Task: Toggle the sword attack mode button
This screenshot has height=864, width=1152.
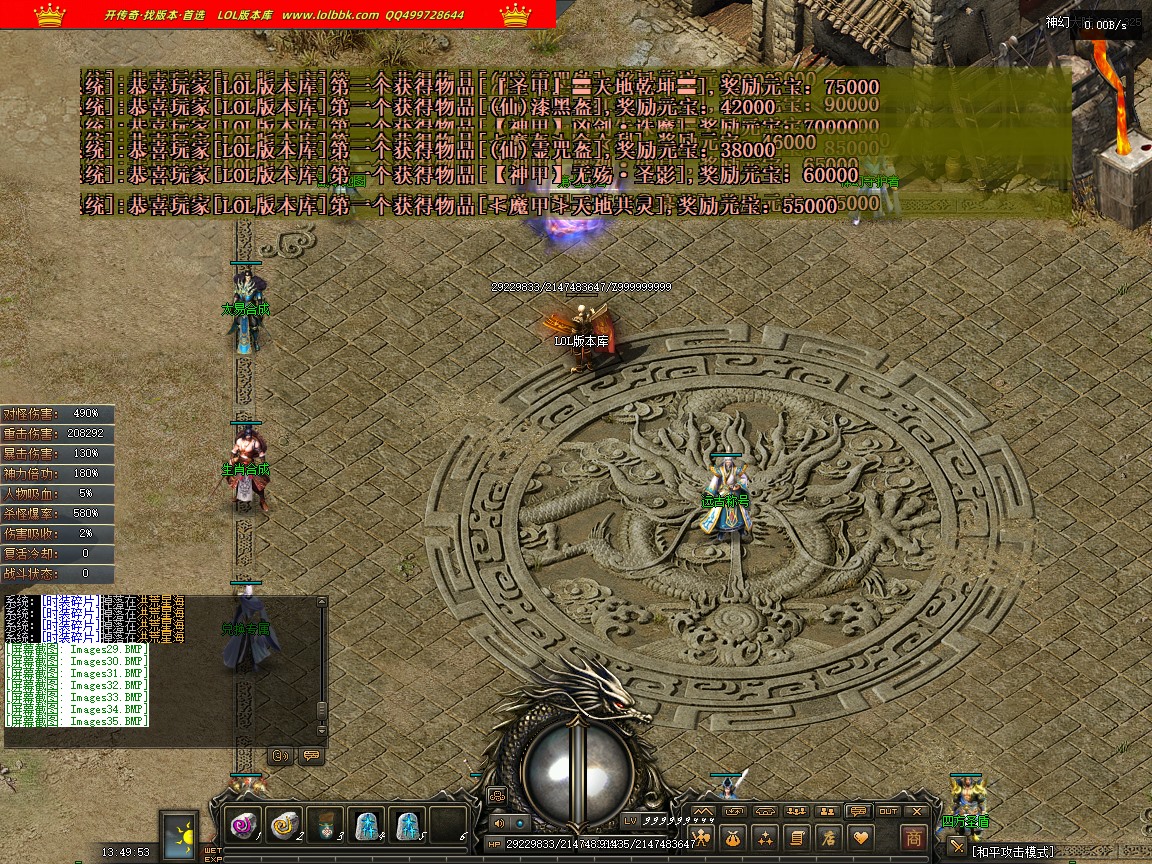Action: (x=957, y=849)
